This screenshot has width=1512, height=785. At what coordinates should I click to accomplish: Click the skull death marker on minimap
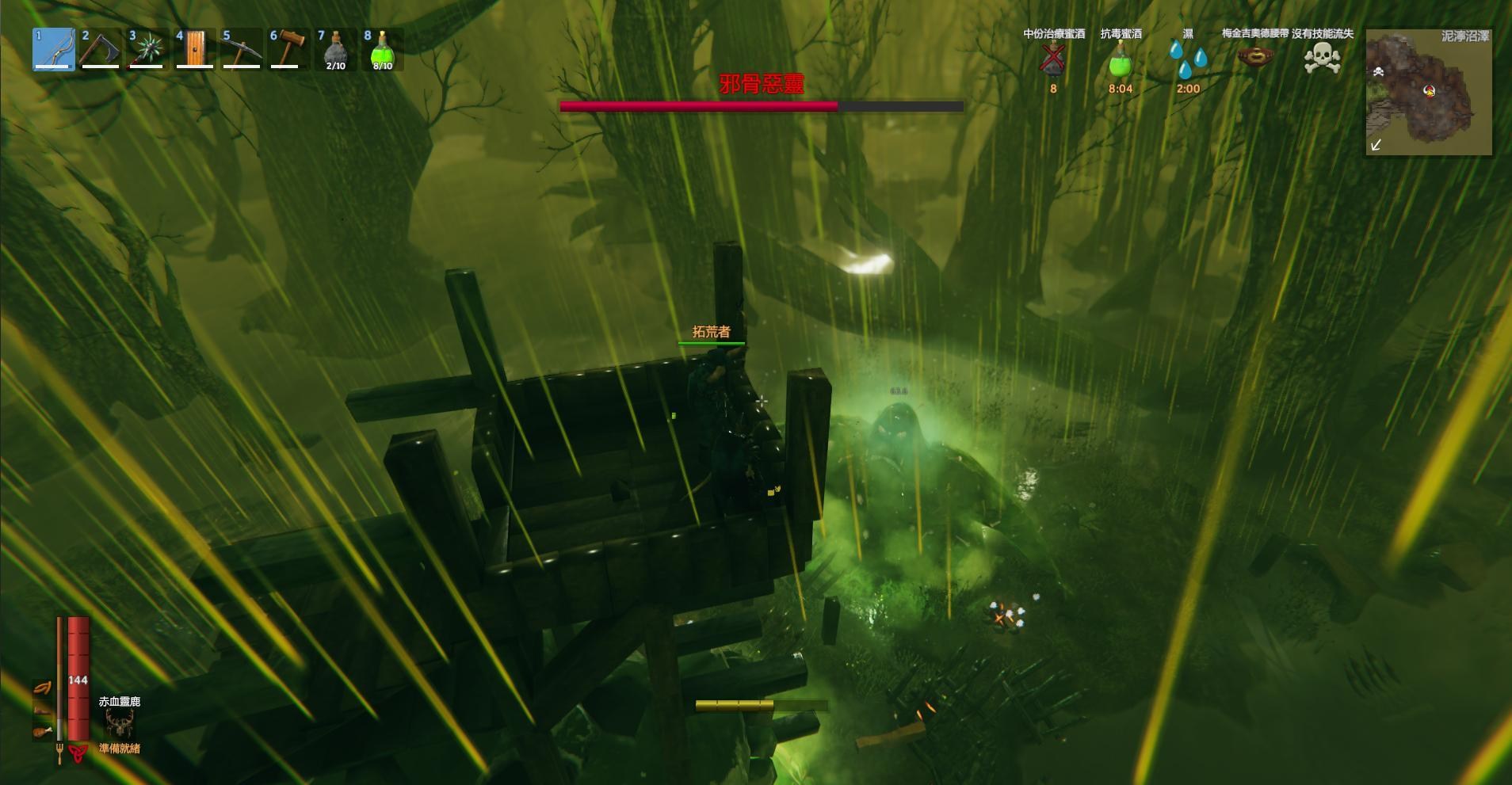pyautogui.click(x=1378, y=72)
